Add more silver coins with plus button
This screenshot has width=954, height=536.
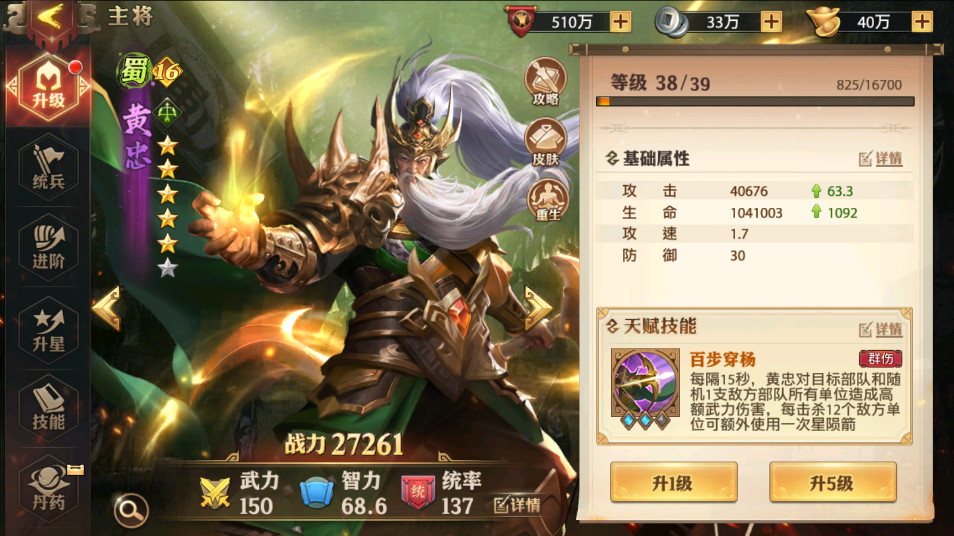point(771,21)
